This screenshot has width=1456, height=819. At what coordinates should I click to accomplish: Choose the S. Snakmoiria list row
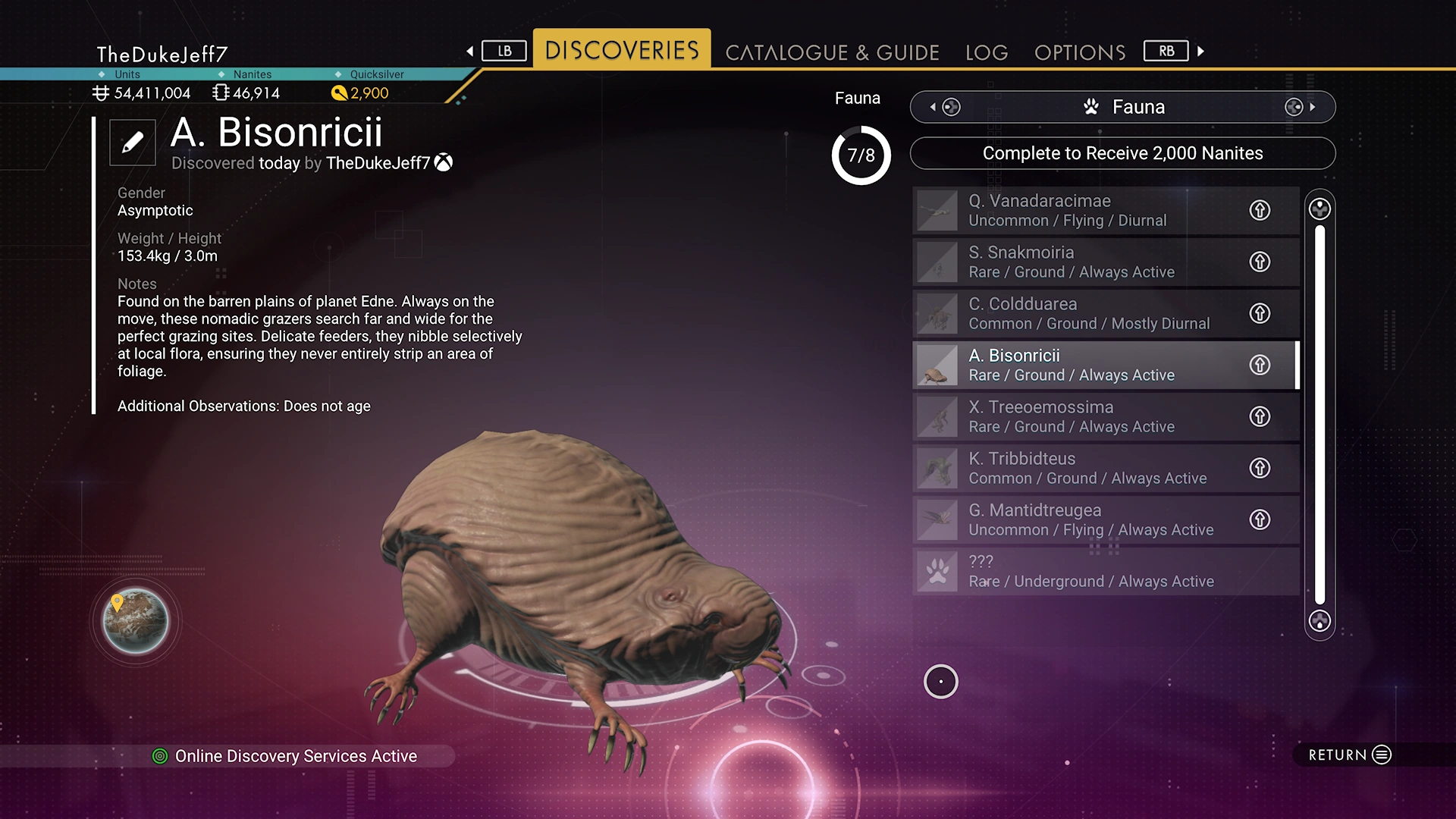click(1077, 262)
